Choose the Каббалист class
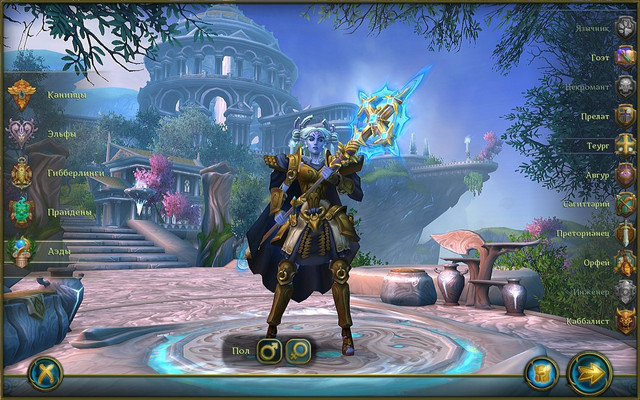640x400 pixels. [624, 321]
